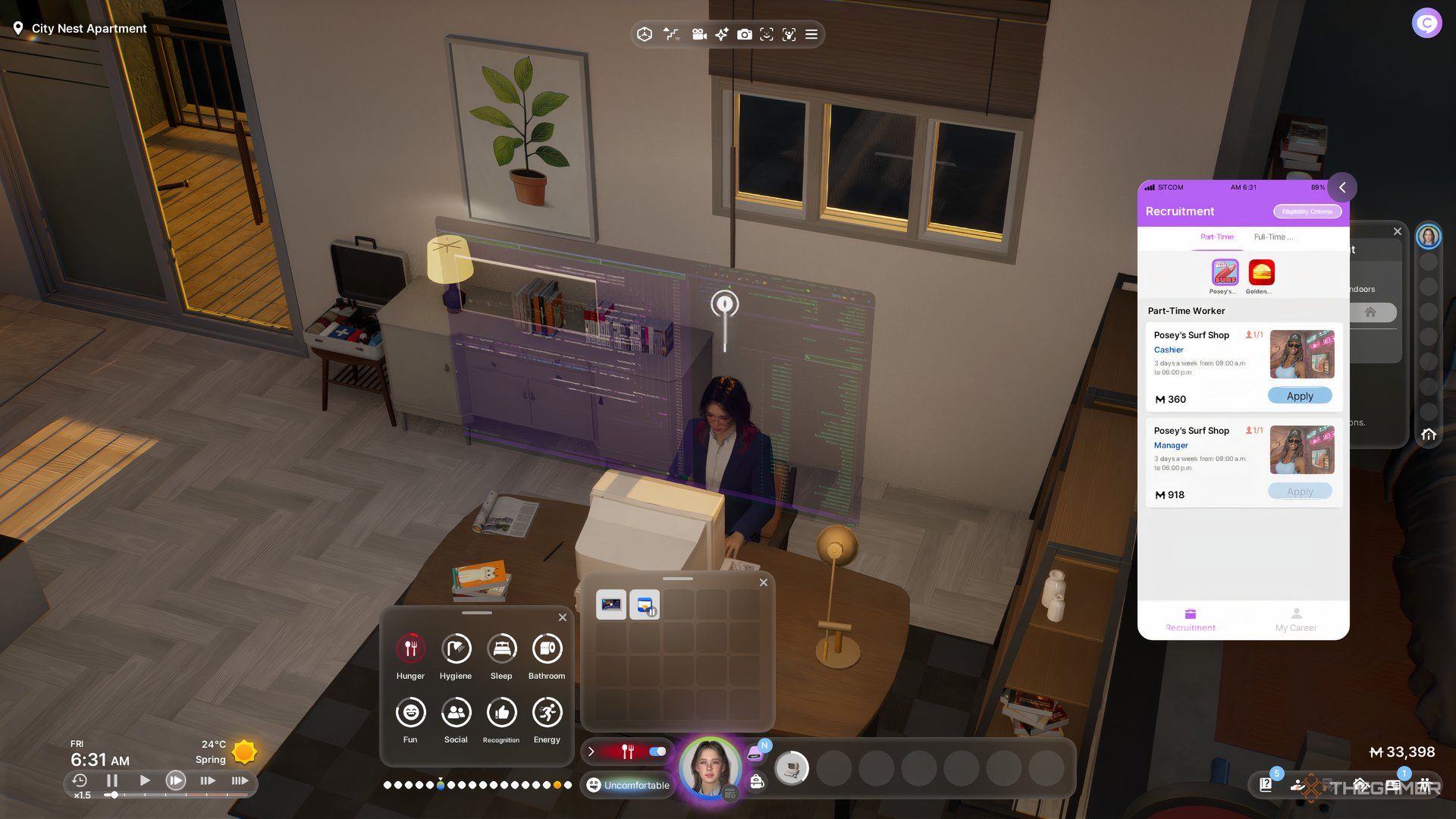
Task: Collapse the phone with the back chevron
Action: [x=1341, y=187]
